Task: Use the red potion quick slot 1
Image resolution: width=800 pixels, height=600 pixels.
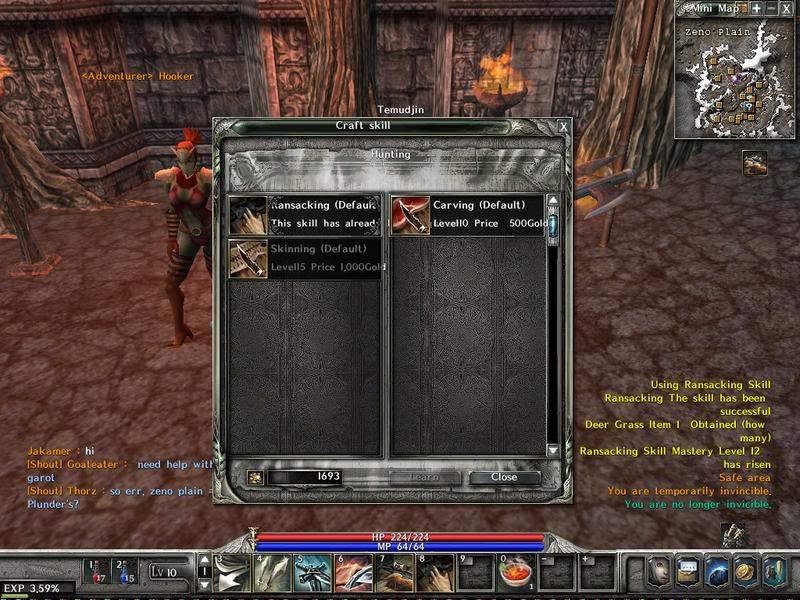Action: click(x=98, y=571)
